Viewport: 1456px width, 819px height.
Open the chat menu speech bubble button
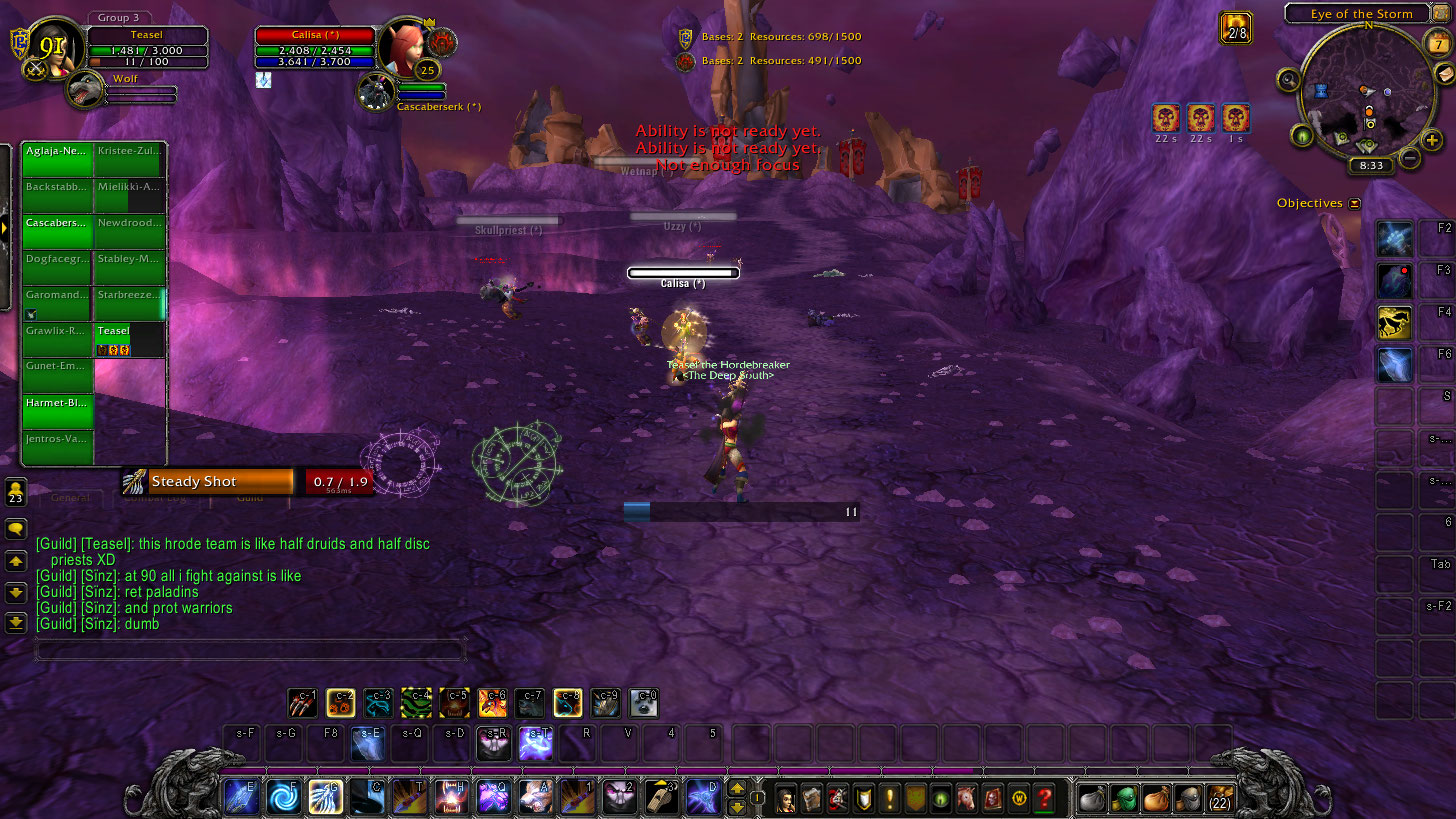[x=15, y=527]
